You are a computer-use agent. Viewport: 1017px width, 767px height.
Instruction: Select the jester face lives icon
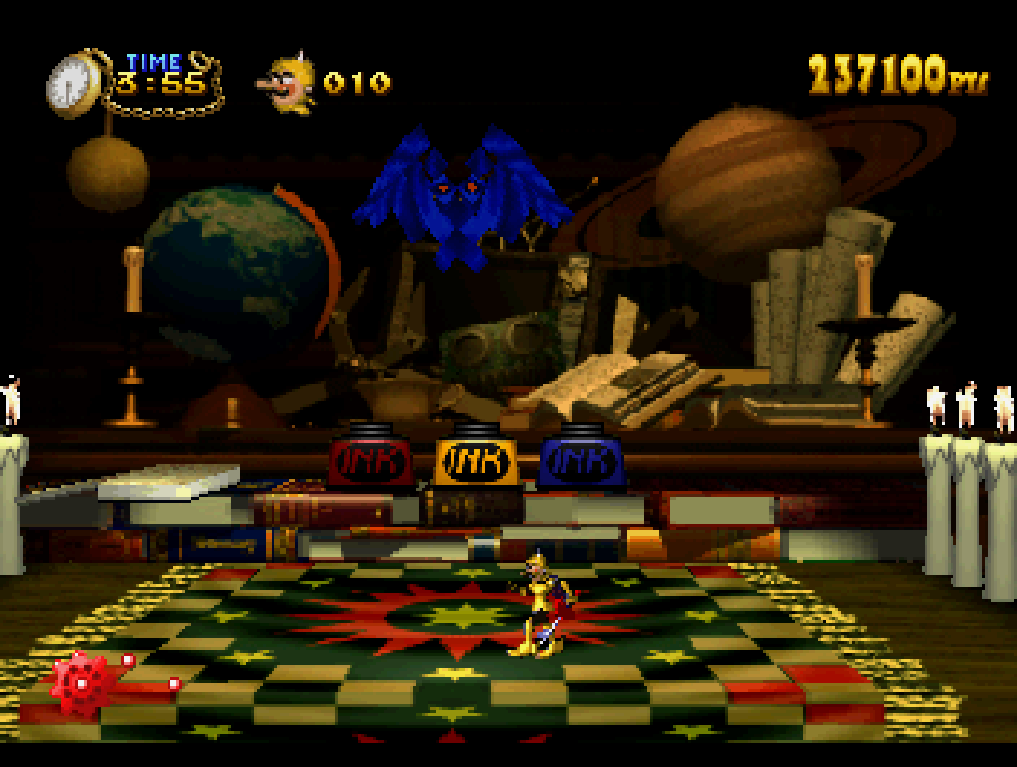(291, 84)
